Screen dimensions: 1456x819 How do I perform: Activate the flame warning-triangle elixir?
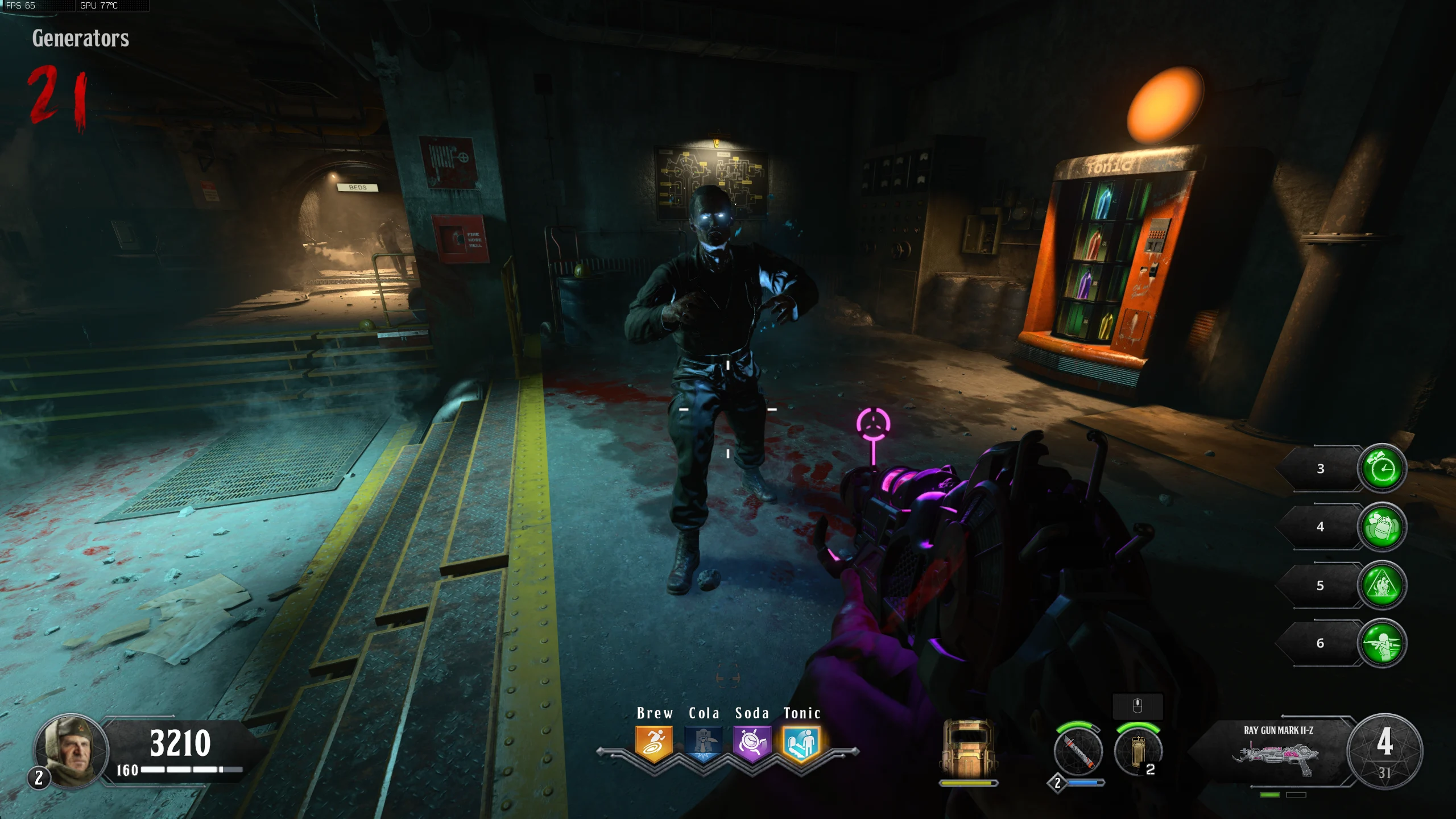pos(1382,585)
